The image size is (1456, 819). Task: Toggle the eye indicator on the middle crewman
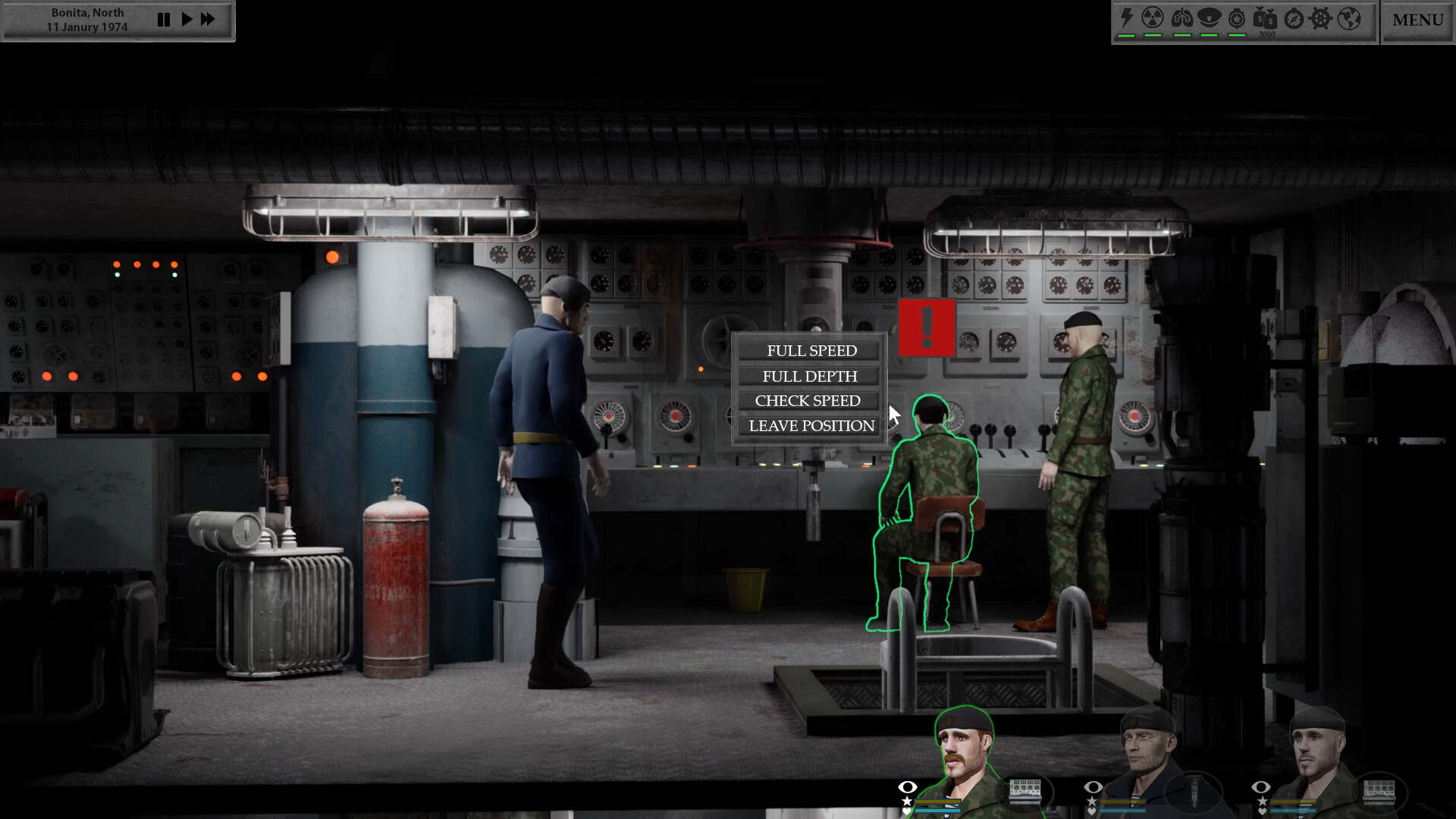tap(1094, 787)
